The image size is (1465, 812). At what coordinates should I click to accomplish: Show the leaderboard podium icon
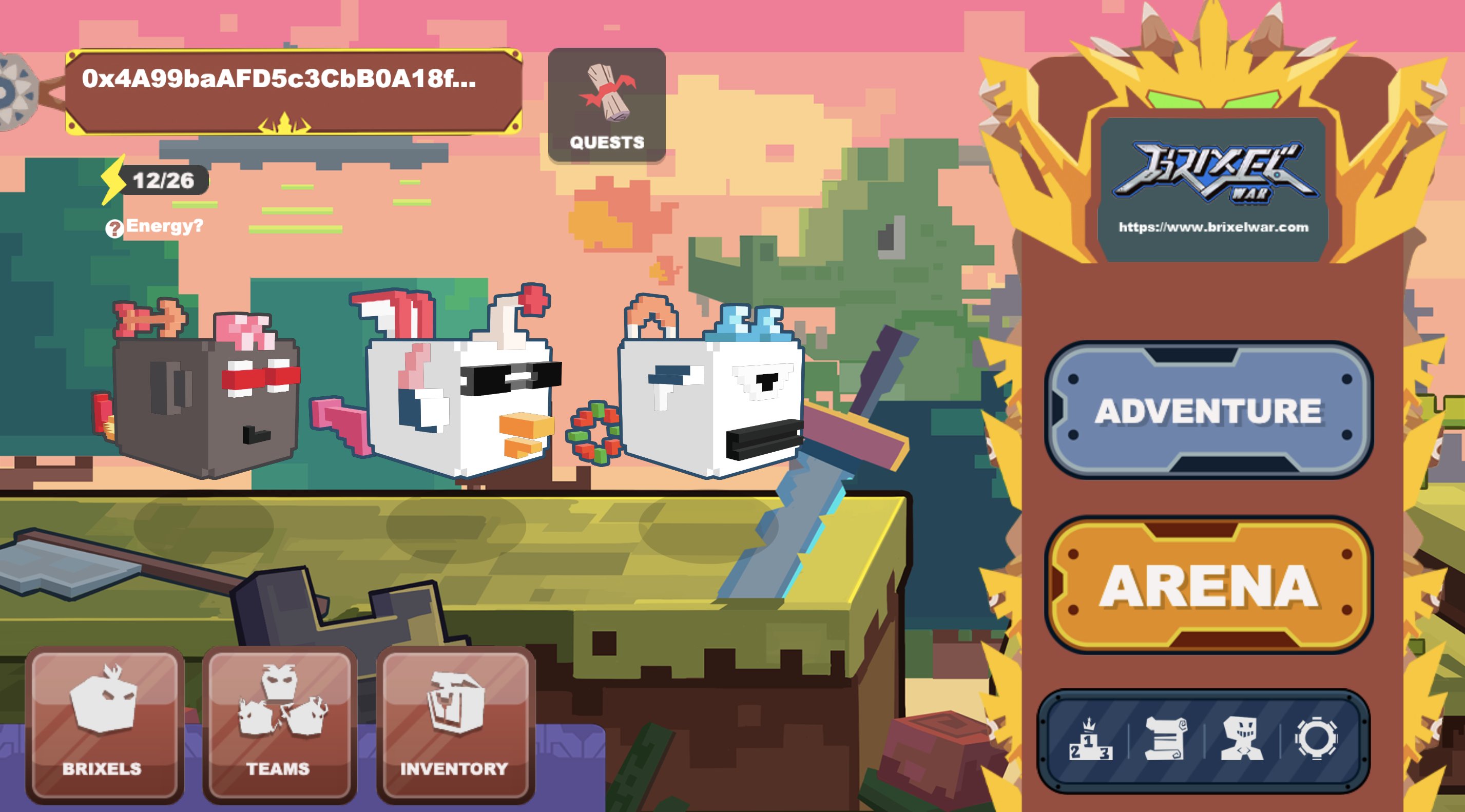(x=1090, y=740)
